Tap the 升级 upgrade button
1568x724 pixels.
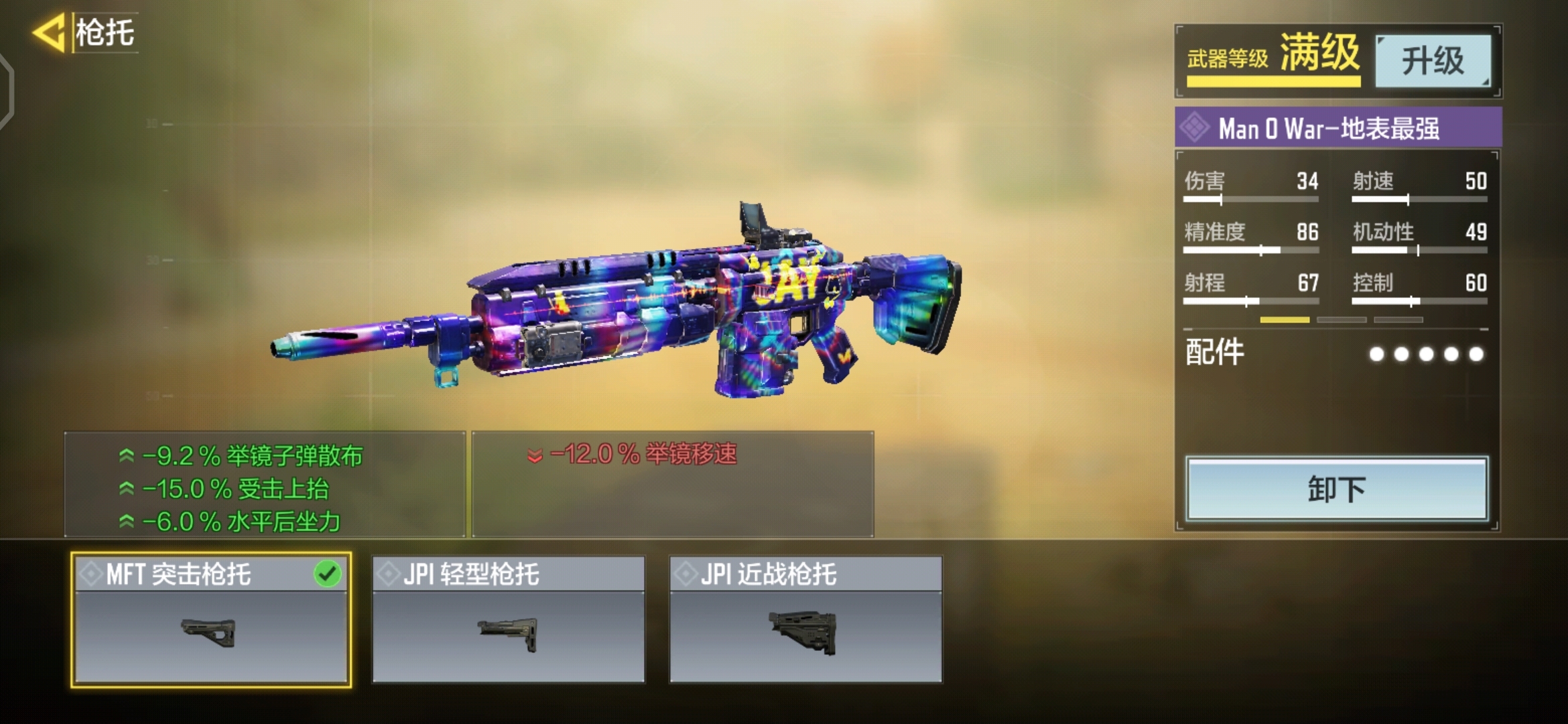click(x=1433, y=61)
